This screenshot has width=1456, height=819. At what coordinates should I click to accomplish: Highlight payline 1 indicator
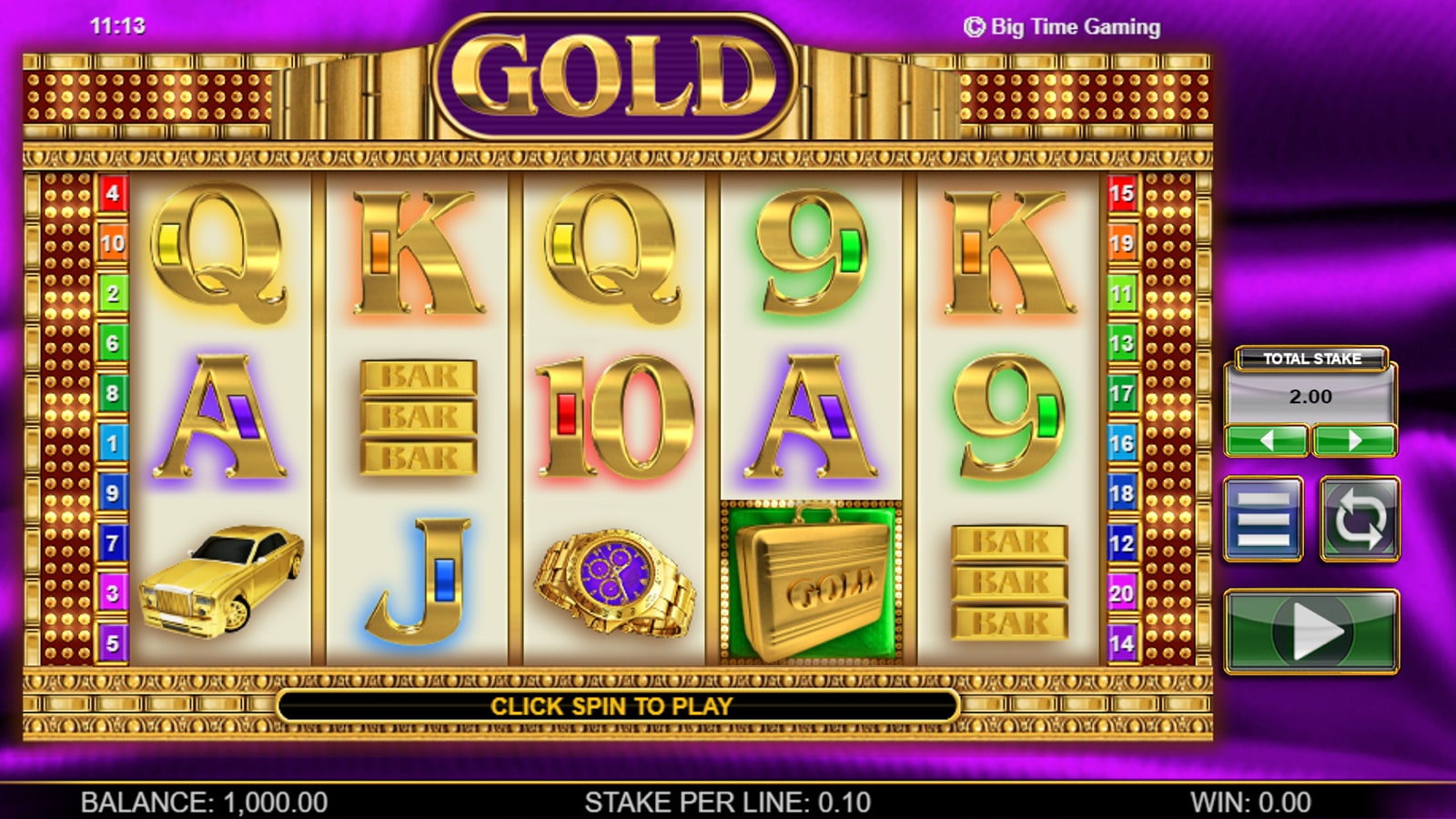coord(112,443)
